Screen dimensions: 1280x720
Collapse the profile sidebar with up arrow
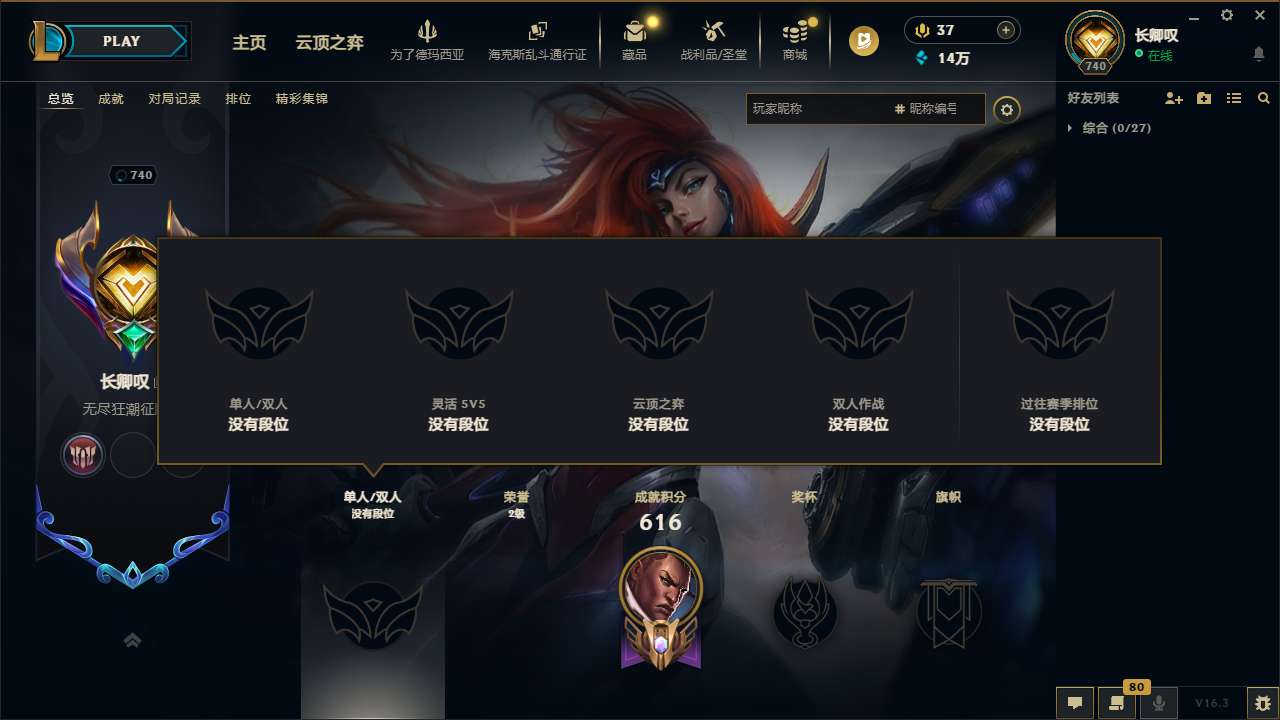[132, 639]
